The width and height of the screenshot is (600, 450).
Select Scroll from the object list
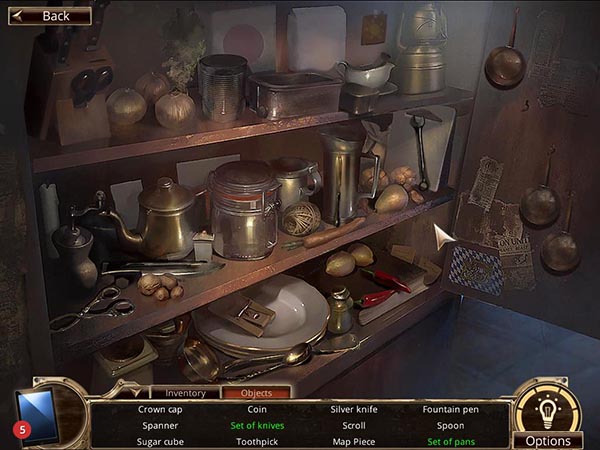pyautogui.click(x=354, y=425)
